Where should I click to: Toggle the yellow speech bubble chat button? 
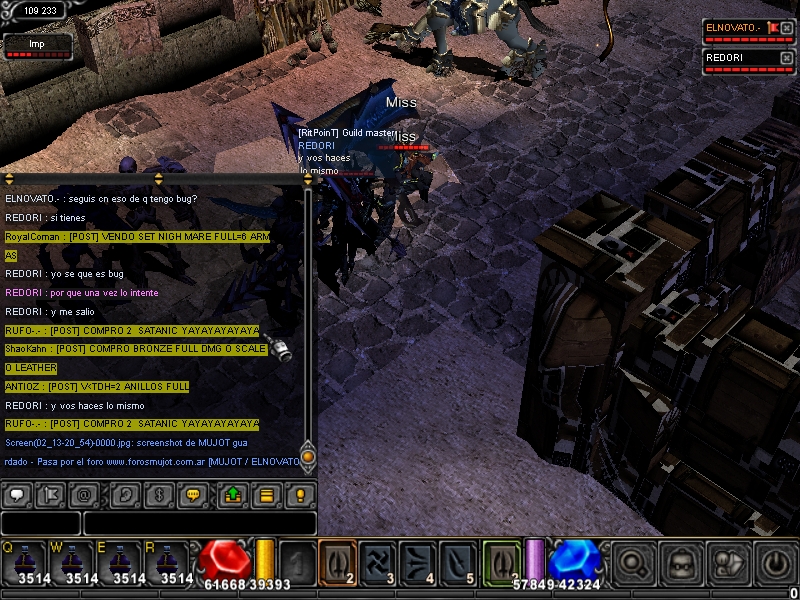click(193, 494)
